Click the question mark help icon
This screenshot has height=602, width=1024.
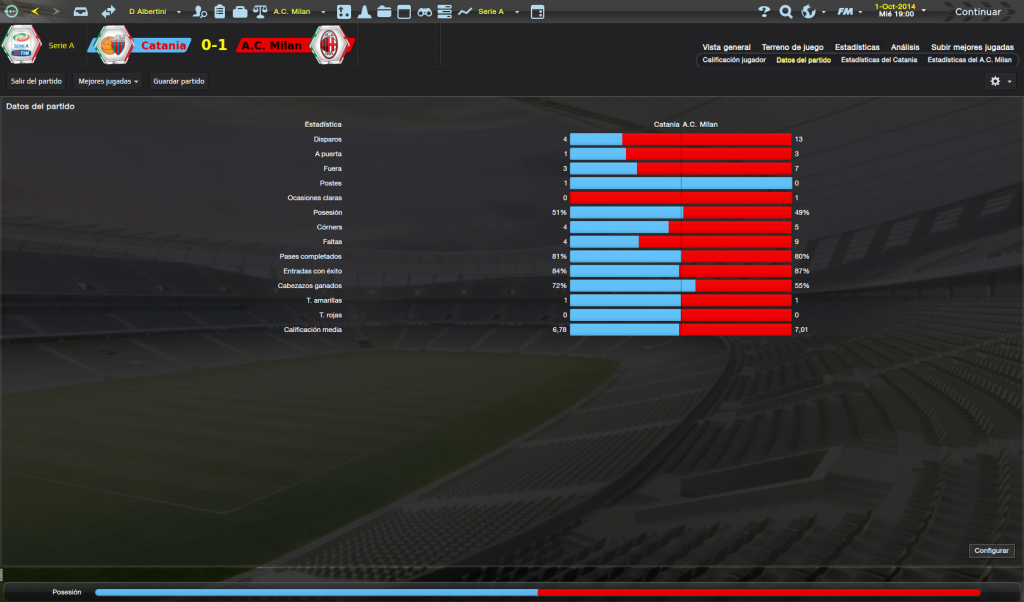point(764,12)
